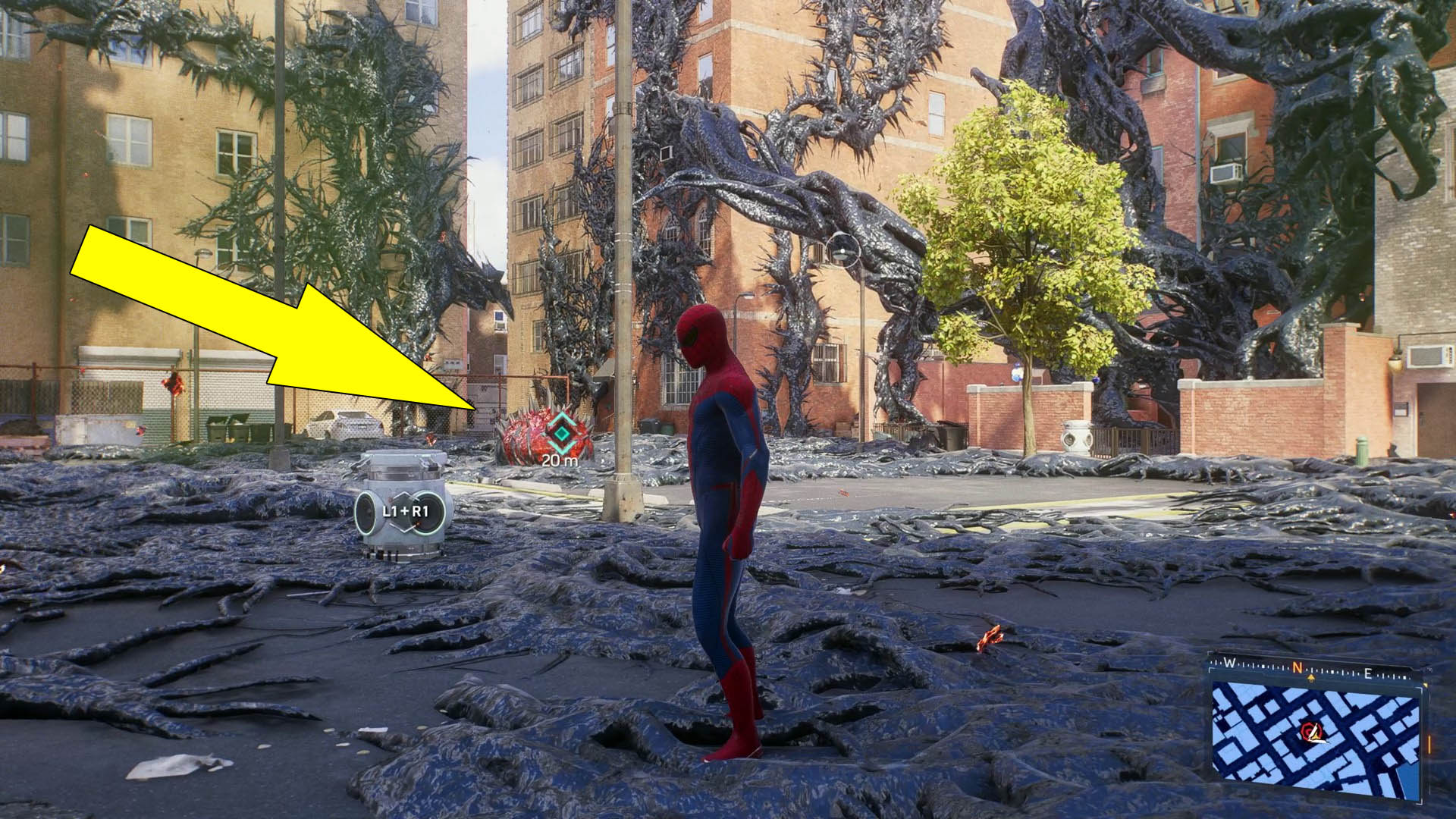Select the teal objective waypoint marker
1456x819 pixels.
(x=561, y=432)
